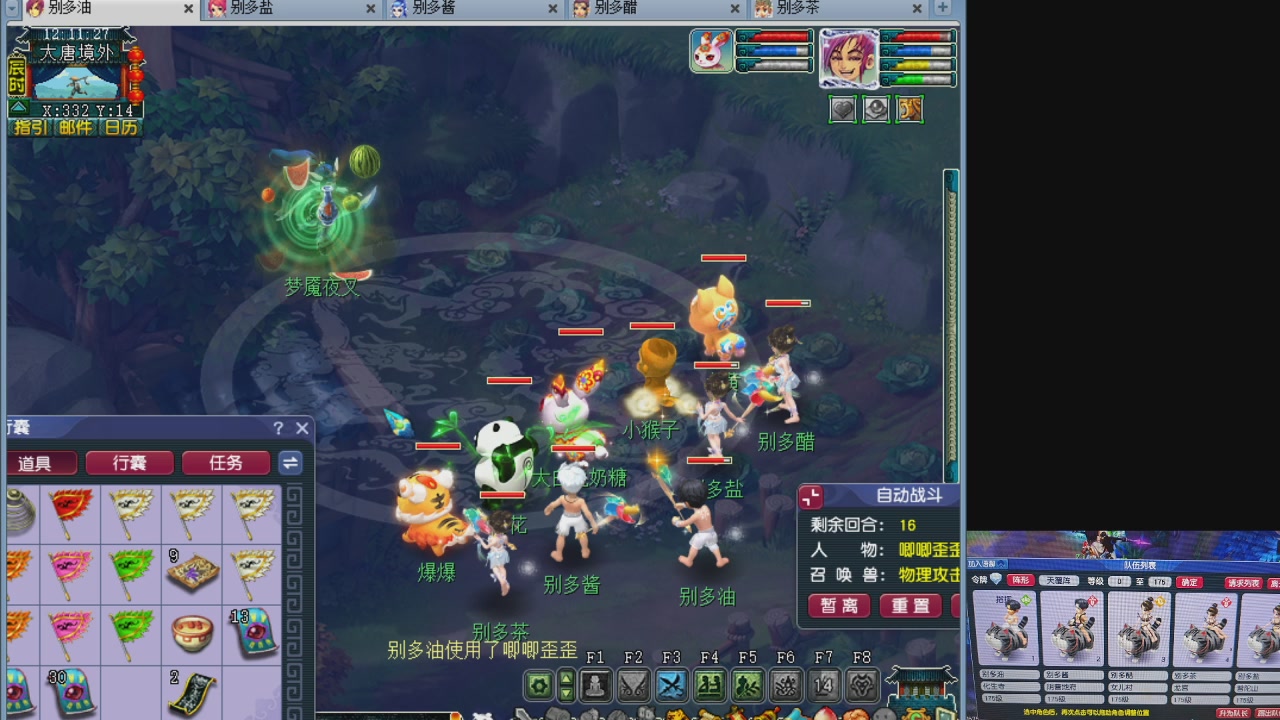
Task: Select the green capture skill icon
Action: click(x=750, y=685)
